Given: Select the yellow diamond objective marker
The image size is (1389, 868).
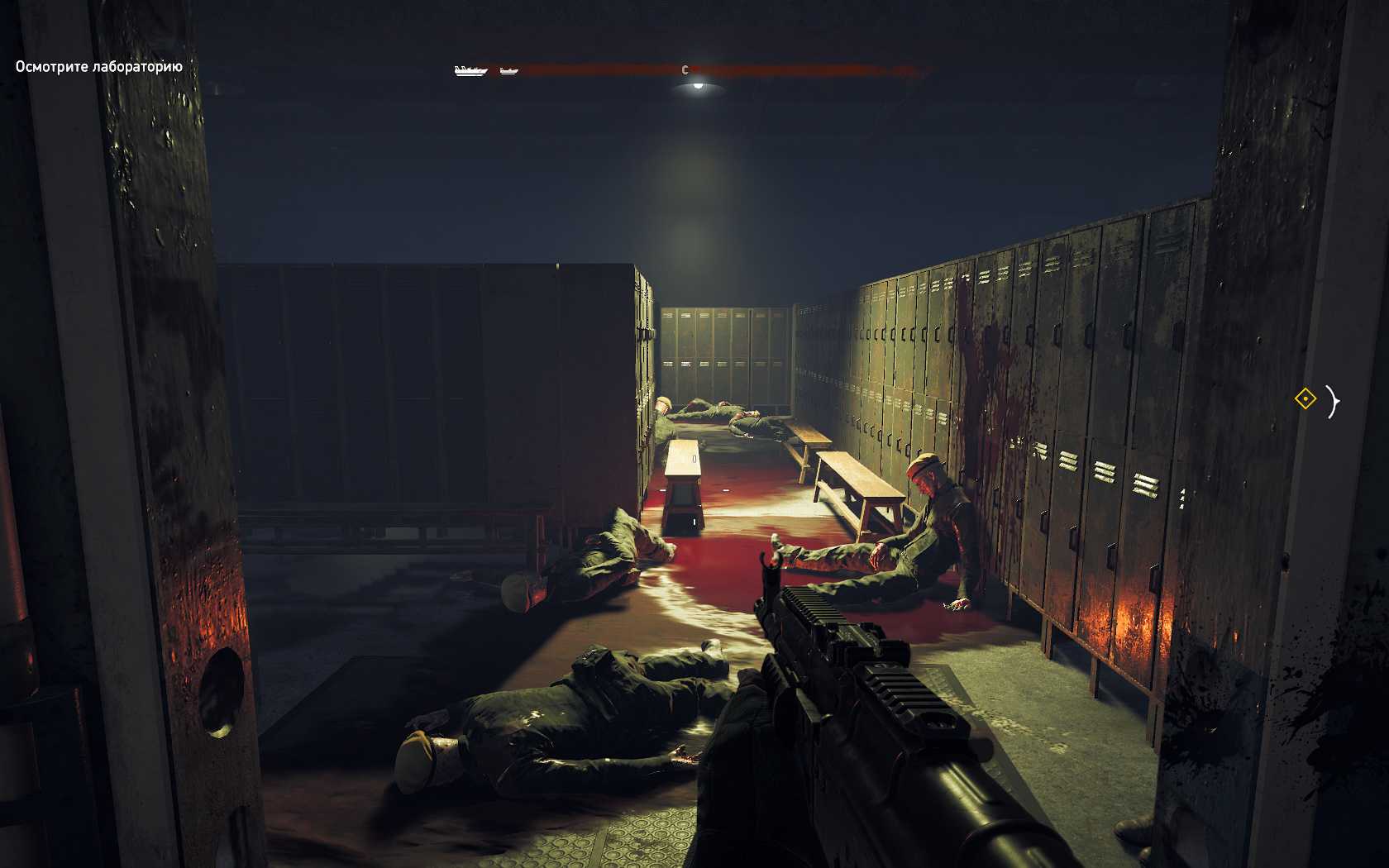Looking at the screenshot, I should 1305,400.
